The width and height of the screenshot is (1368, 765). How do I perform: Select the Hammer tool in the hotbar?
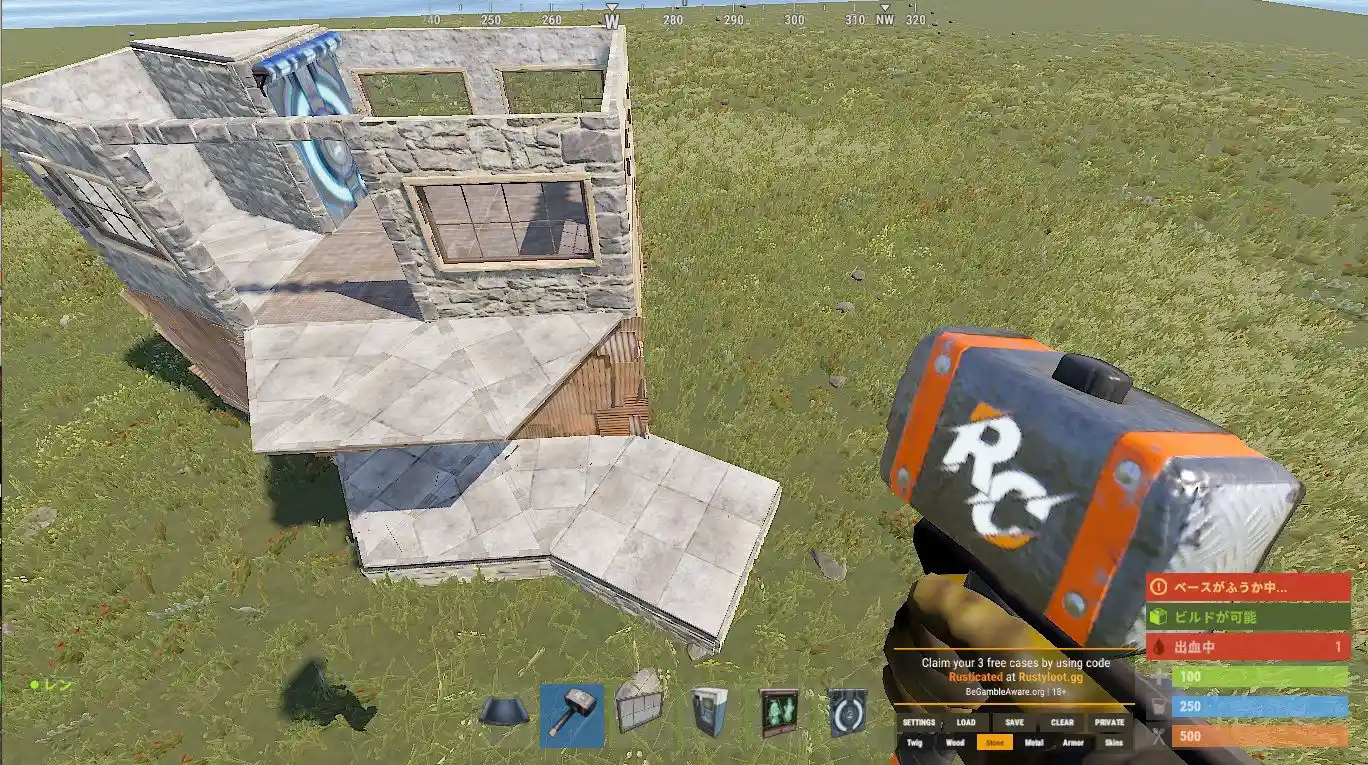coord(572,715)
